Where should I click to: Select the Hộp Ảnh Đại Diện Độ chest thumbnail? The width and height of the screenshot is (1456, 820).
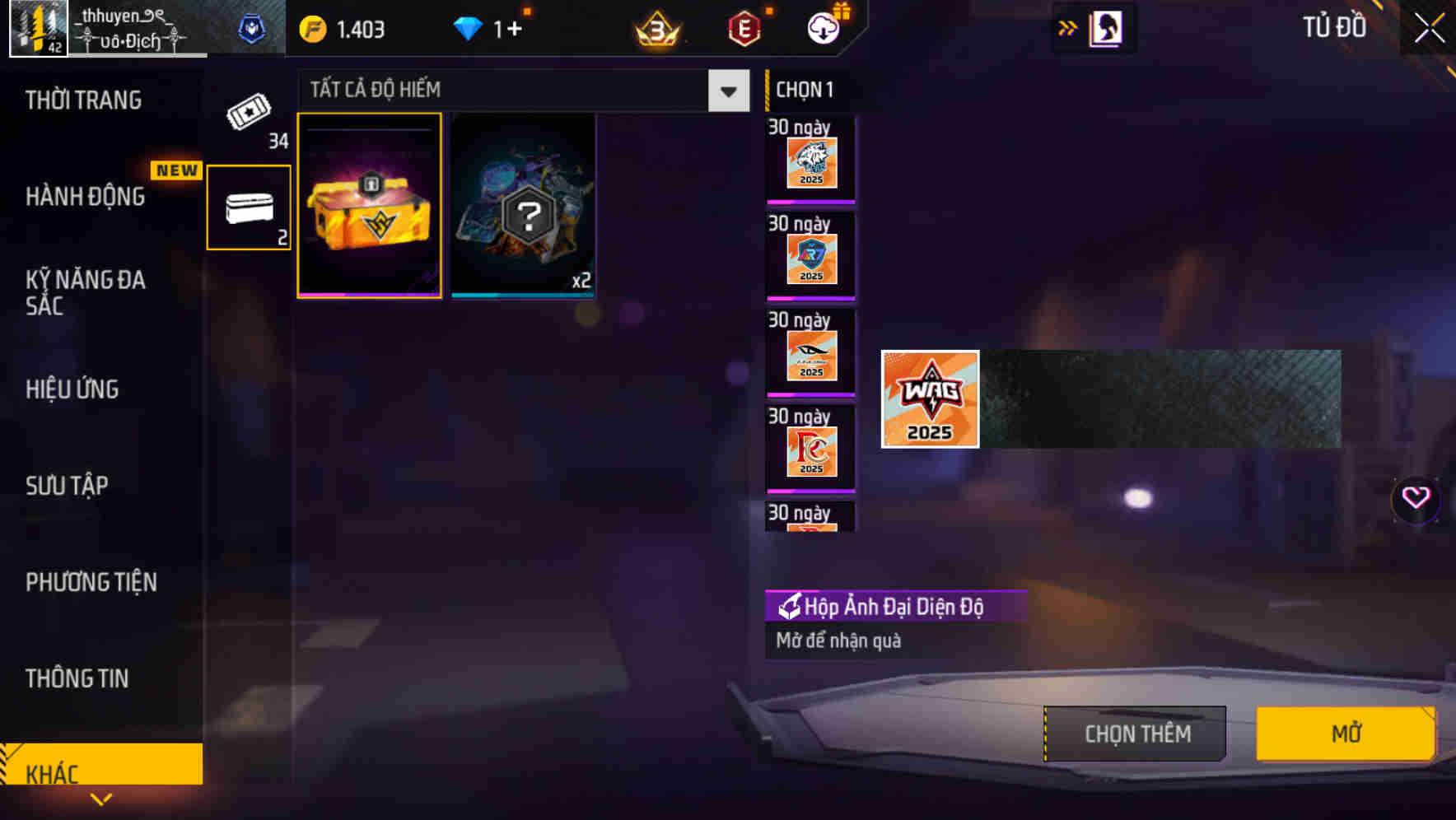tap(368, 204)
